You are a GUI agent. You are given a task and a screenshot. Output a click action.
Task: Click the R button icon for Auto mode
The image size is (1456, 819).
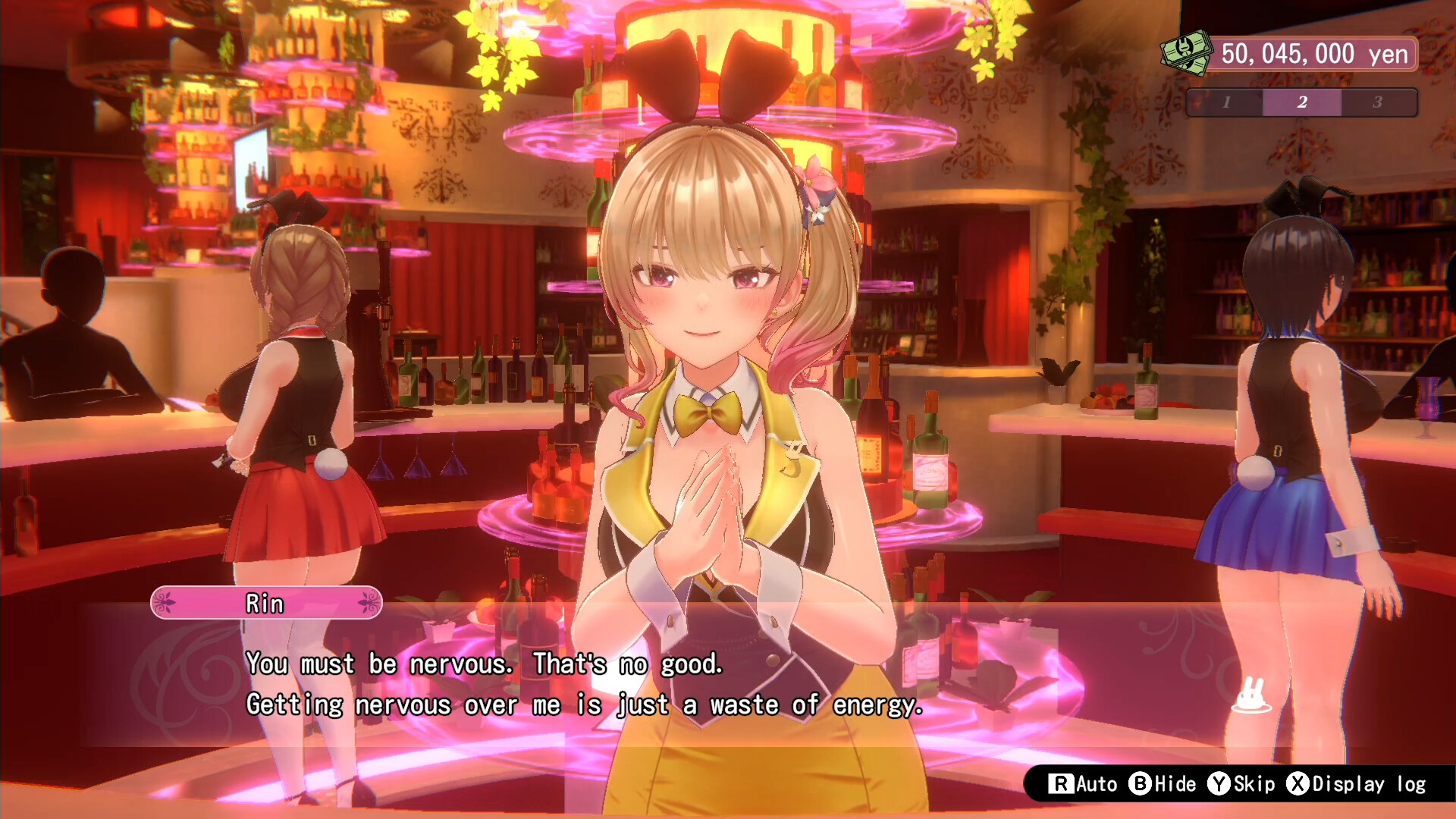(1059, 784)
